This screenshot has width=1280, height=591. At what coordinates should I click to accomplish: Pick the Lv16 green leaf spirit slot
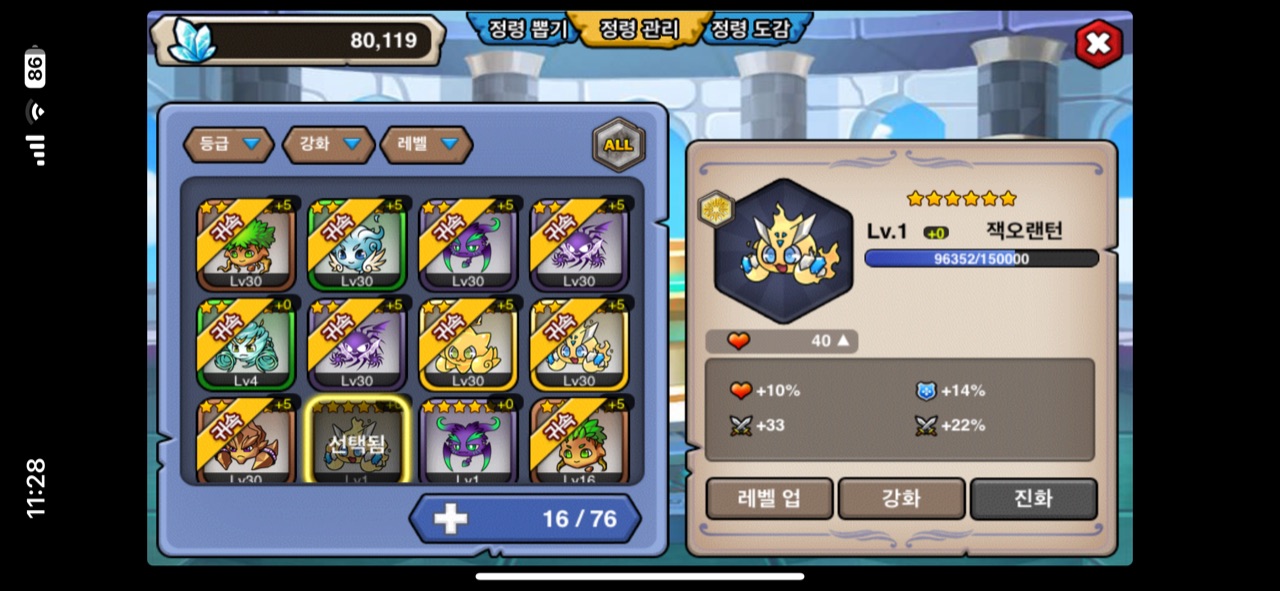579,442
